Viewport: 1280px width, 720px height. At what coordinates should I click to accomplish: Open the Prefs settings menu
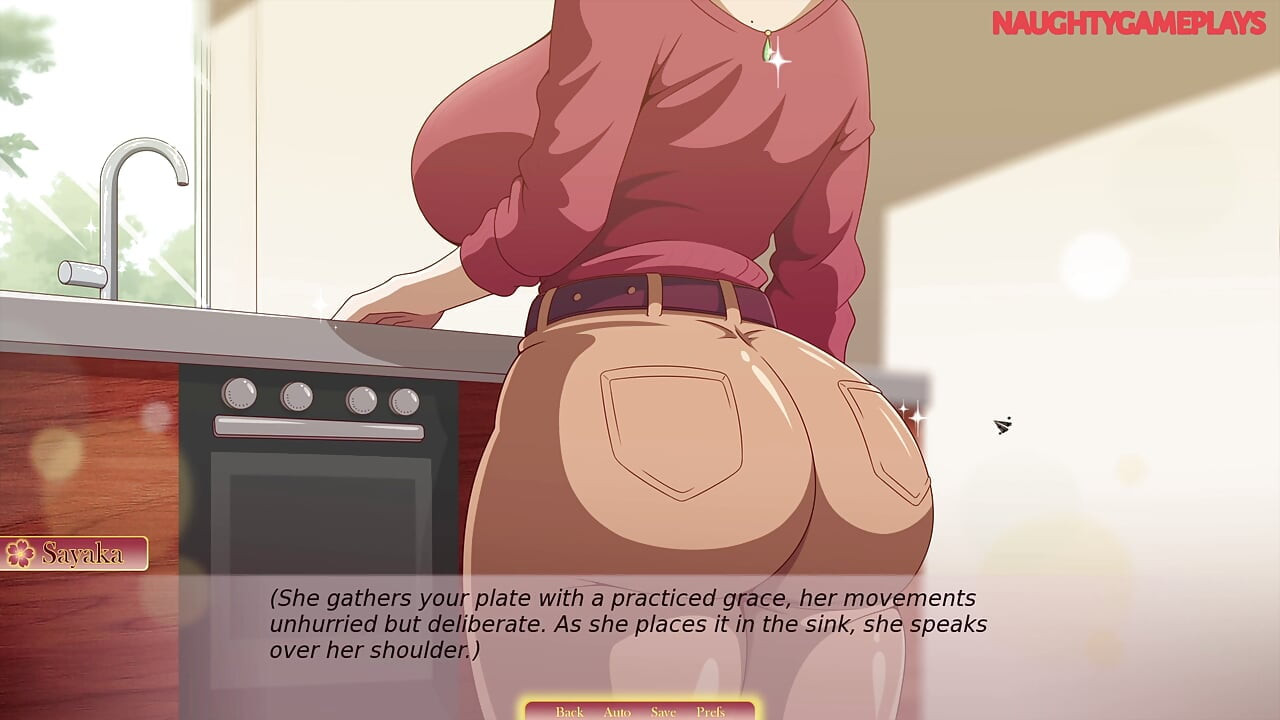pos(712,712)
